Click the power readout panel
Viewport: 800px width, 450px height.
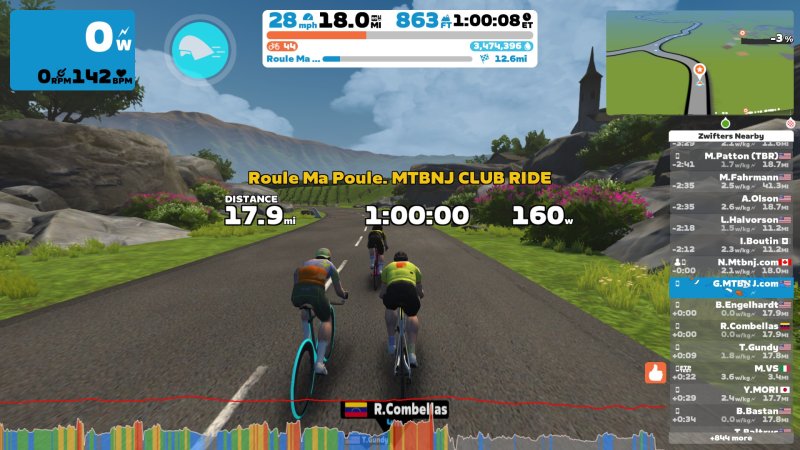tap(71, 50)
